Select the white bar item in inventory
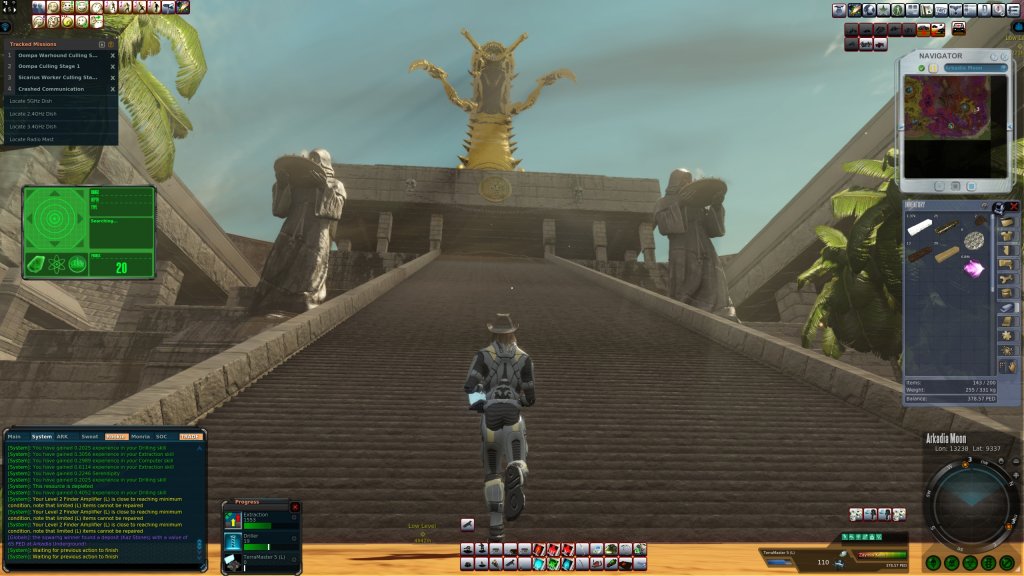 point(920,226)
